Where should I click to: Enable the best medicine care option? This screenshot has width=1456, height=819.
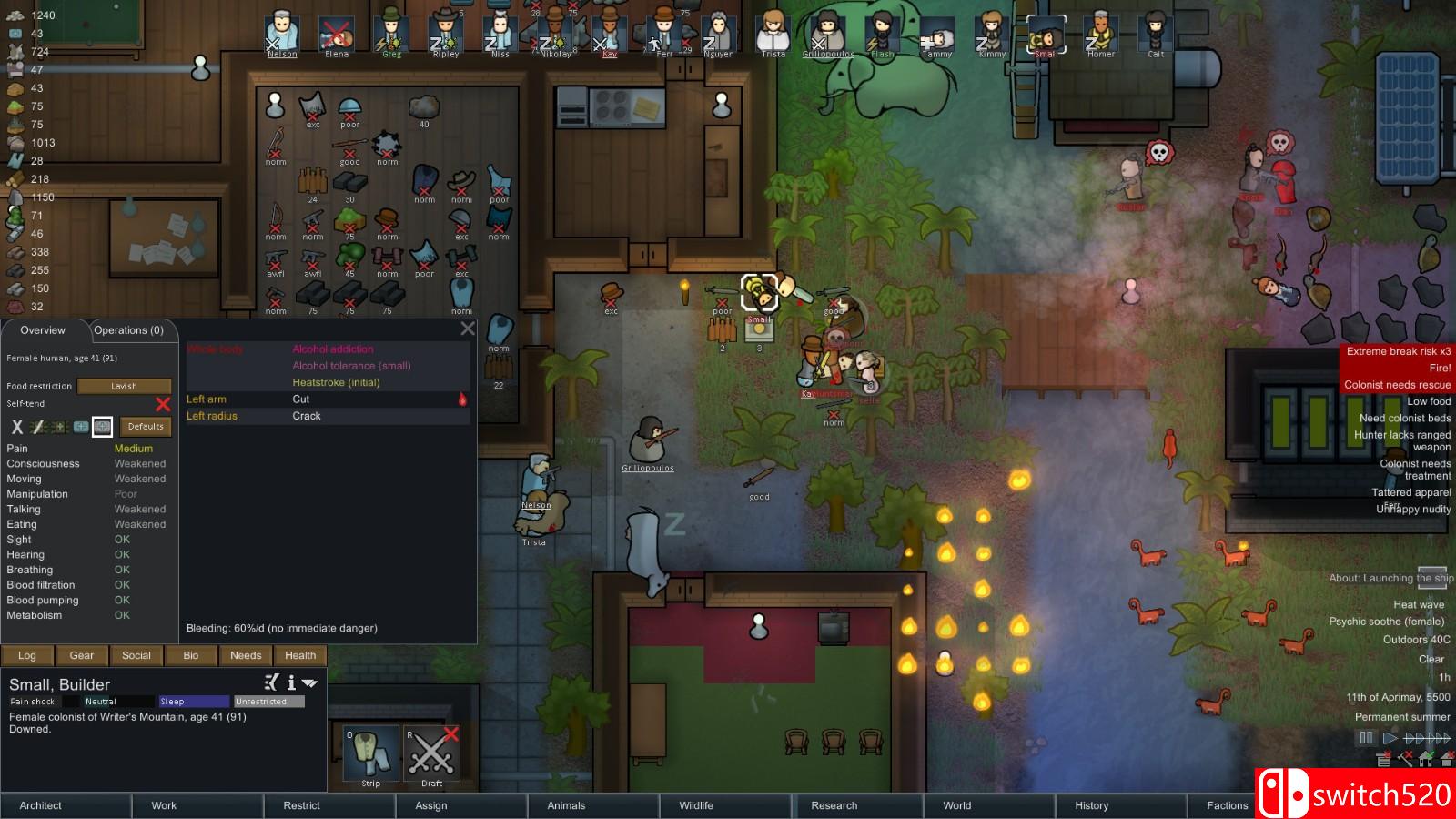click(x=102, y=426)
